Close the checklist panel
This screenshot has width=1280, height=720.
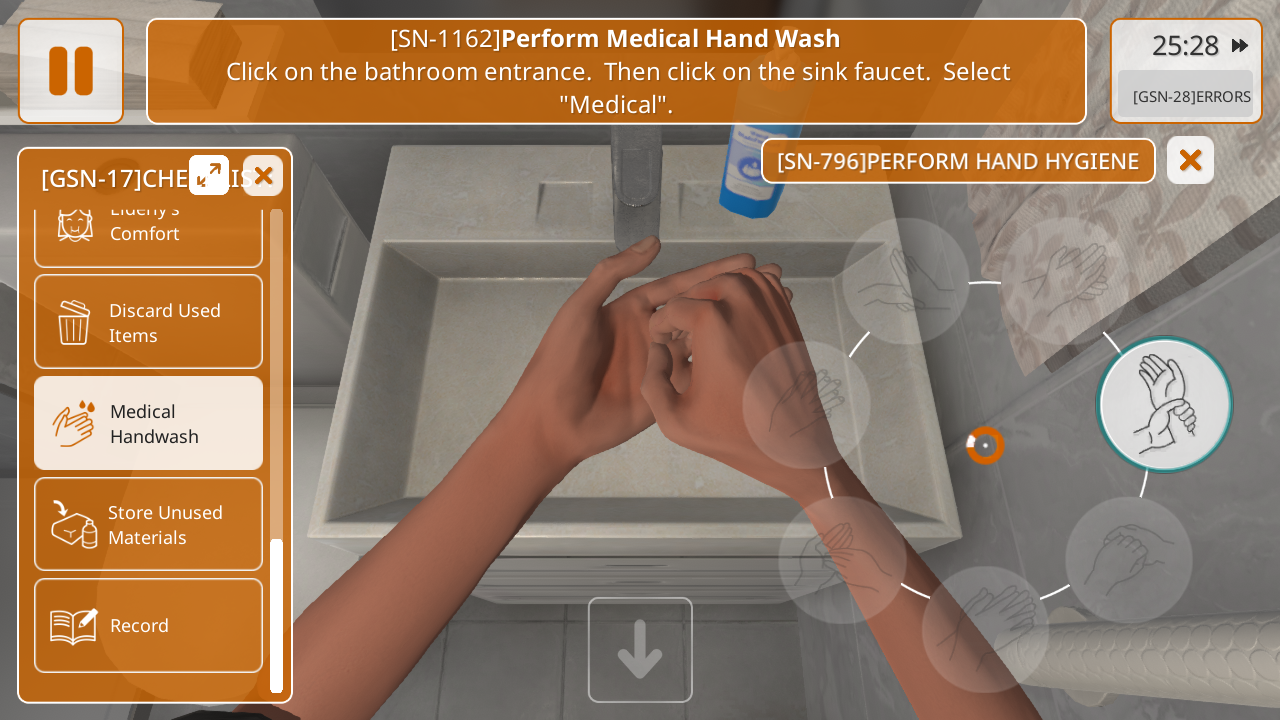pos(263,175)
